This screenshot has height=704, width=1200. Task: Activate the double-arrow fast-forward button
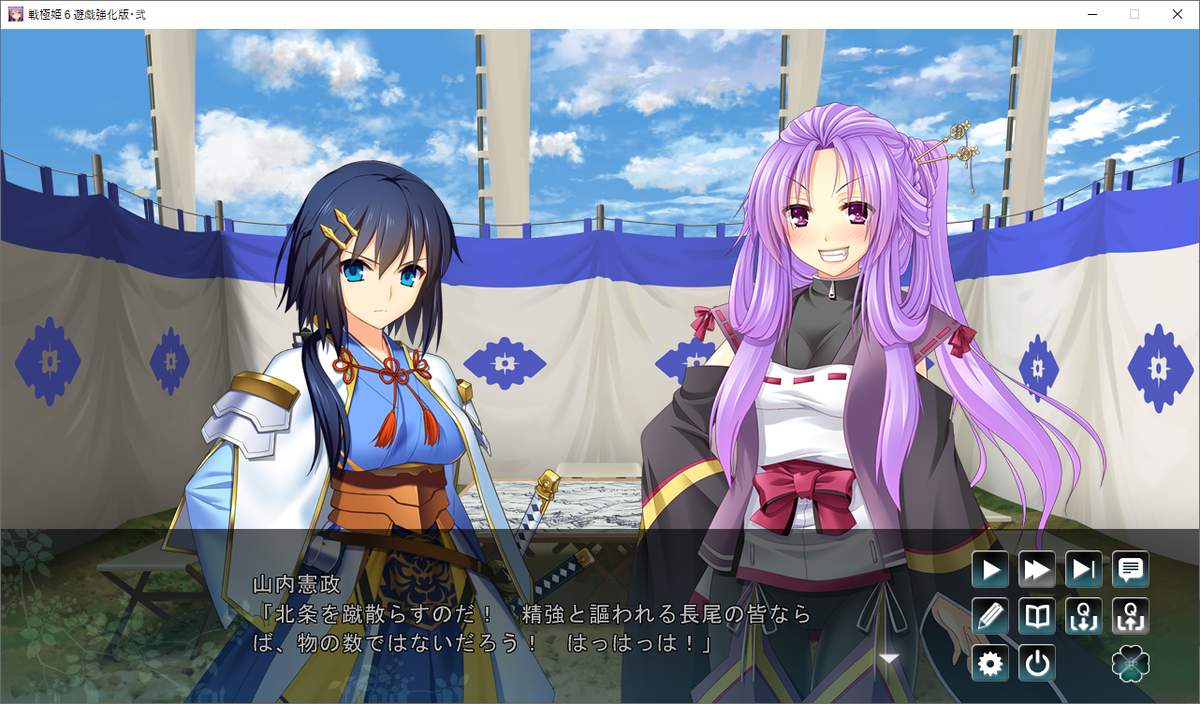click(1037, 570)
